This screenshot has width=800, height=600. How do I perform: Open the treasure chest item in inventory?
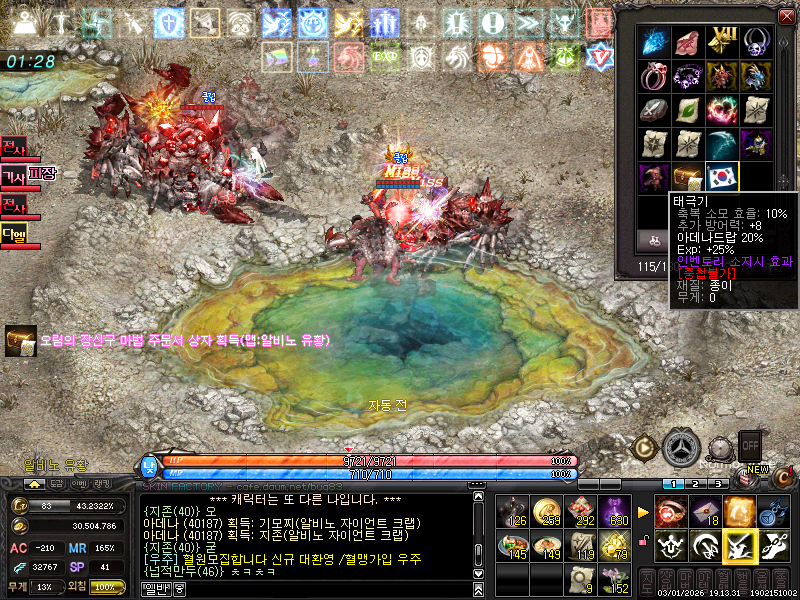[x=689, y=178]
